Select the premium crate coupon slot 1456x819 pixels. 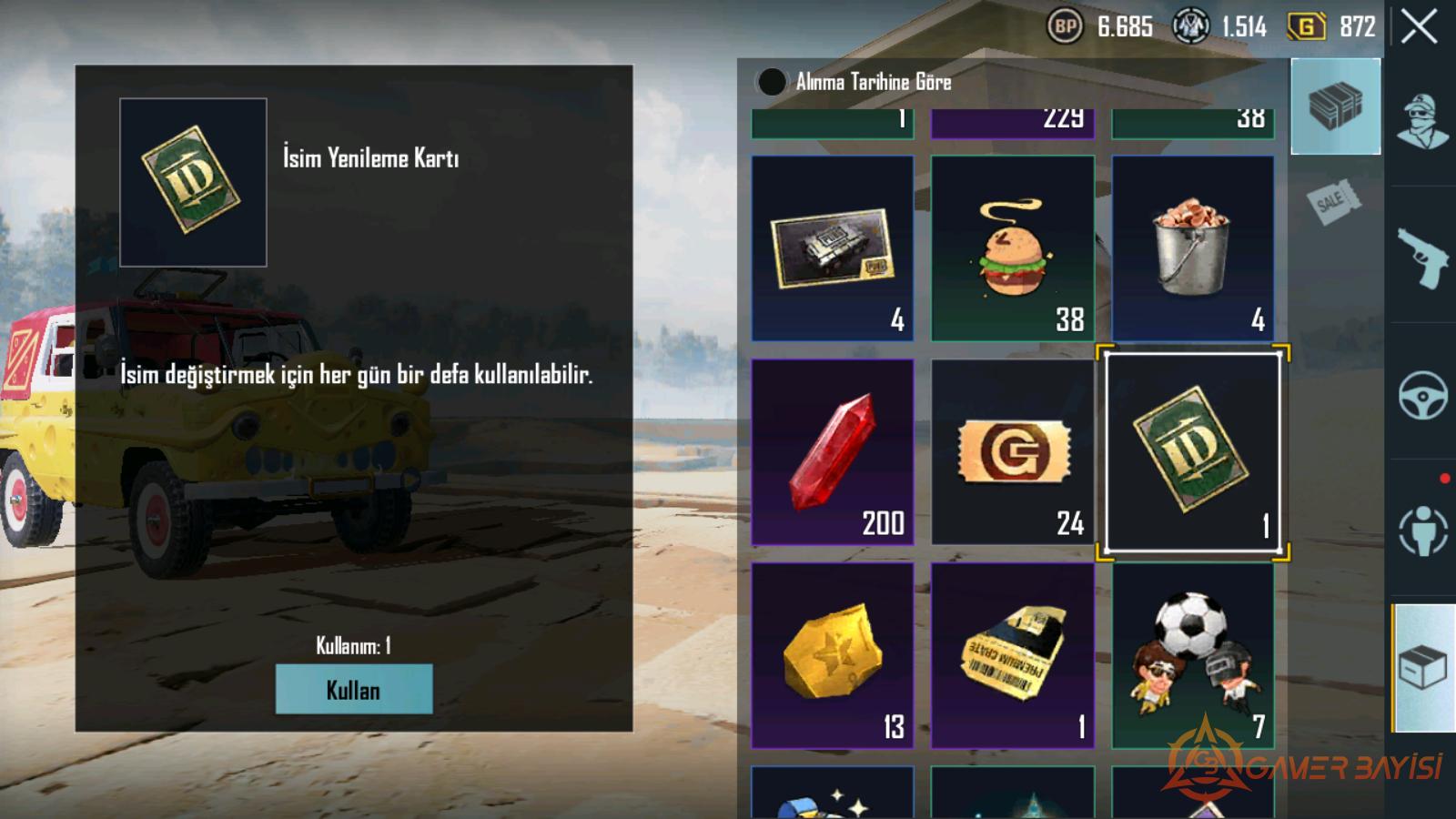point(1012,655)
